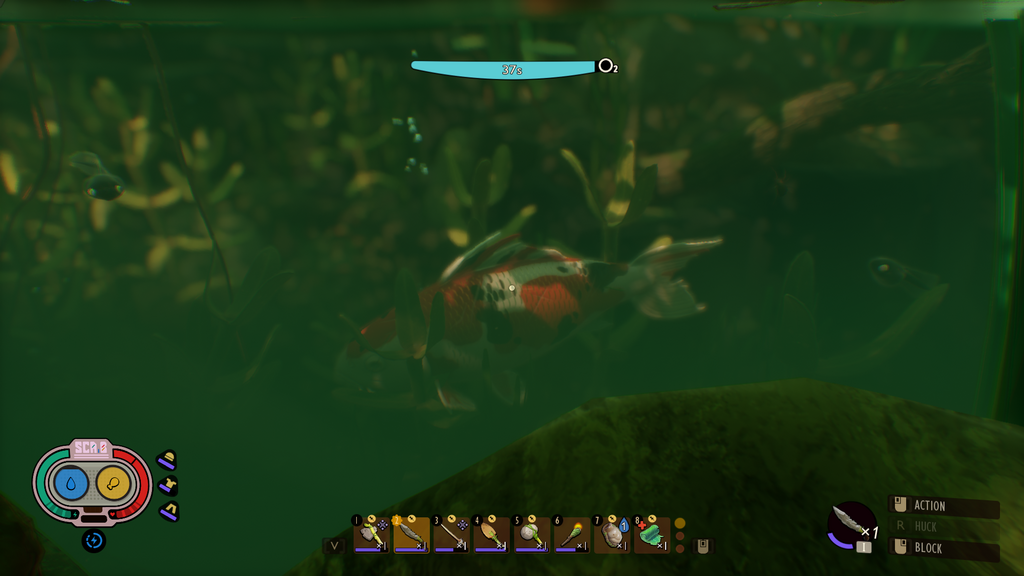Use the green bandage in slot 8
This screenshot has height=576, width=1024.
pyautogui.click(x=651, y=535)
